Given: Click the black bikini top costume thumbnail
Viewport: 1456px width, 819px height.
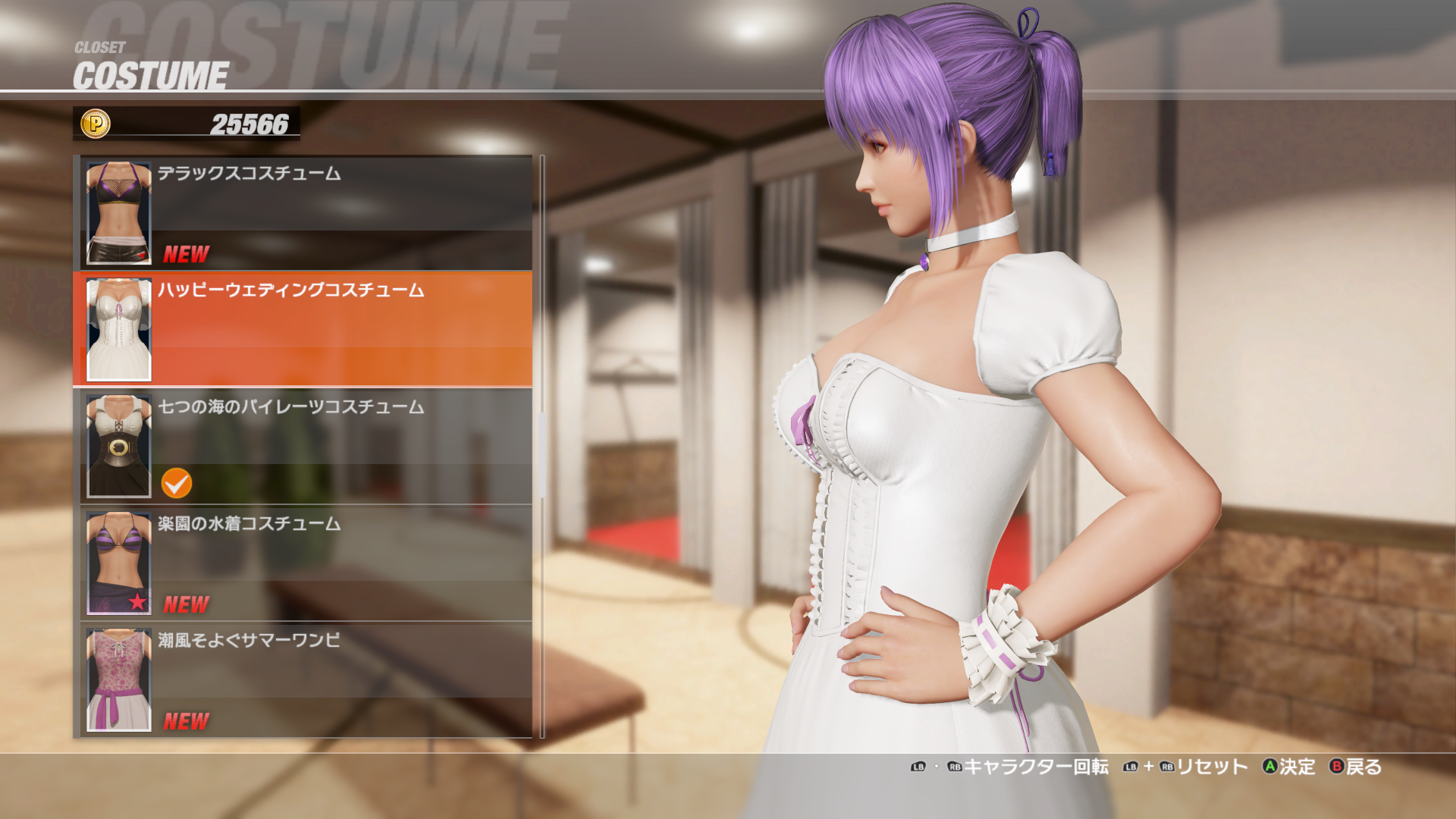Looking at the screenshot, I should point(119,212).
